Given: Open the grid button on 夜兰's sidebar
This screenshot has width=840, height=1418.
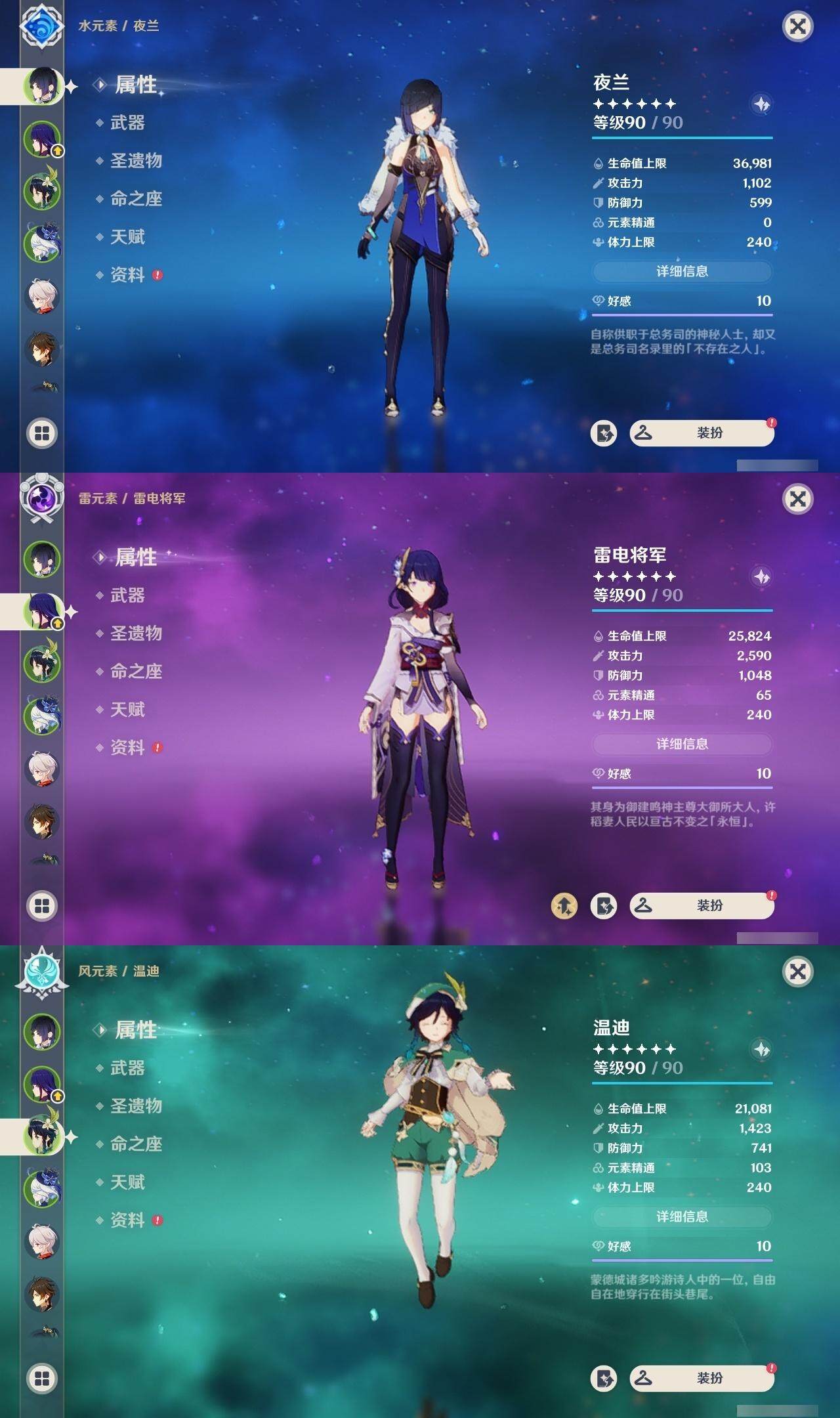Looking at the screenshot, I should click(42, 433).
